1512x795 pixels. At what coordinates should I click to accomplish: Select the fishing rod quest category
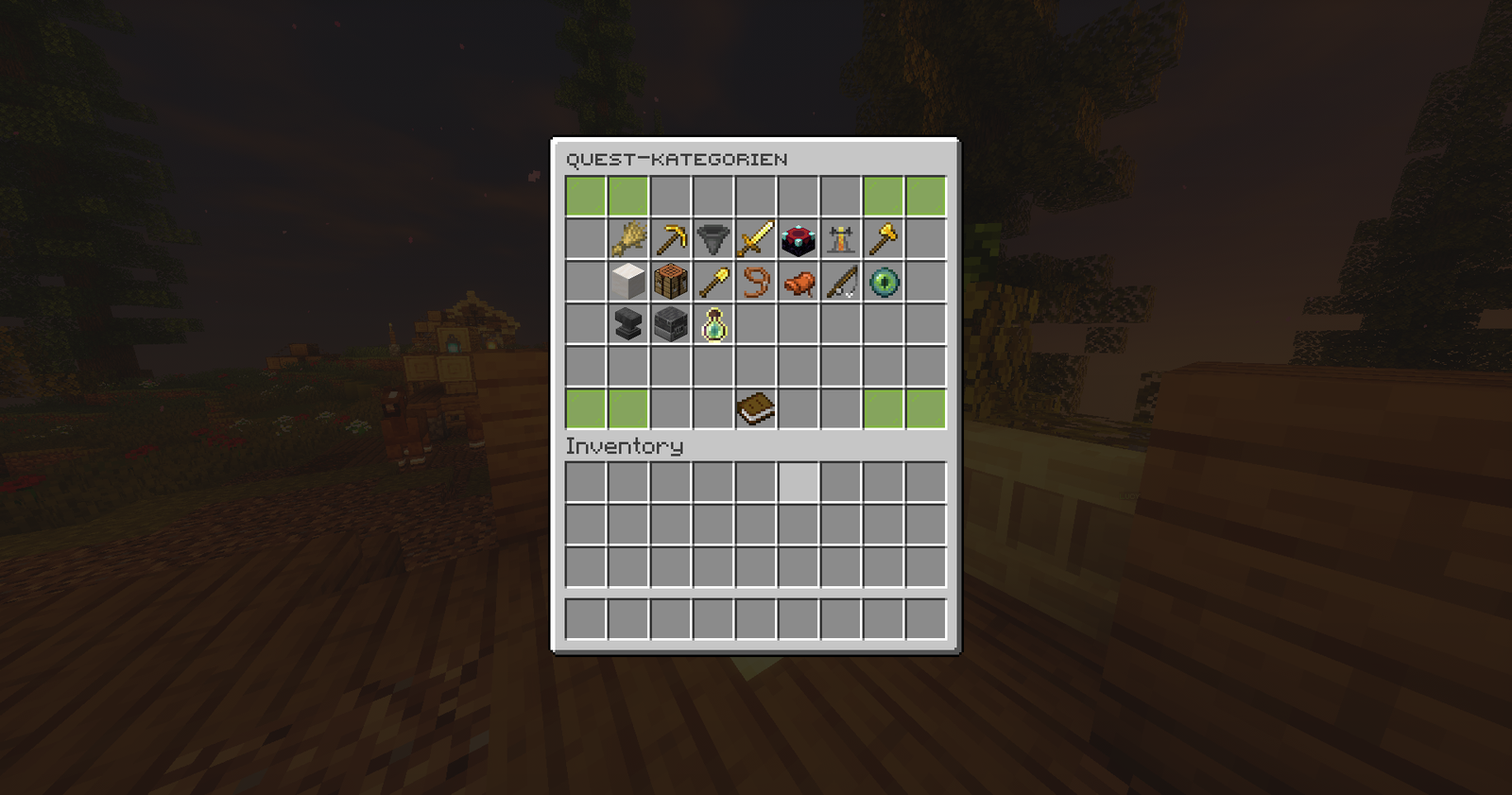click(x=840, y=282)
